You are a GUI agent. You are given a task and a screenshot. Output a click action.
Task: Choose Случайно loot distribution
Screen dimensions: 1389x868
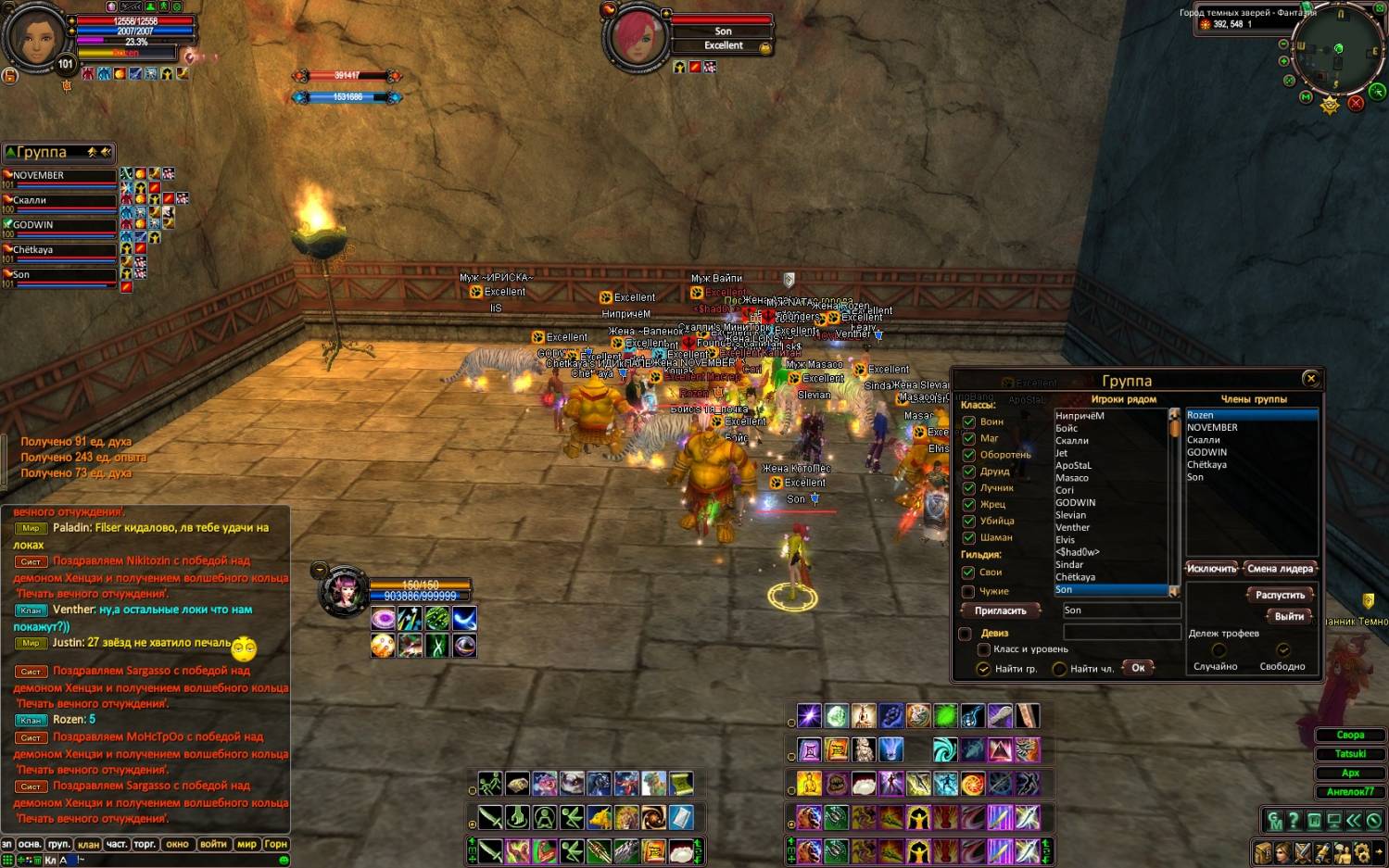[x=1218, y=651]
